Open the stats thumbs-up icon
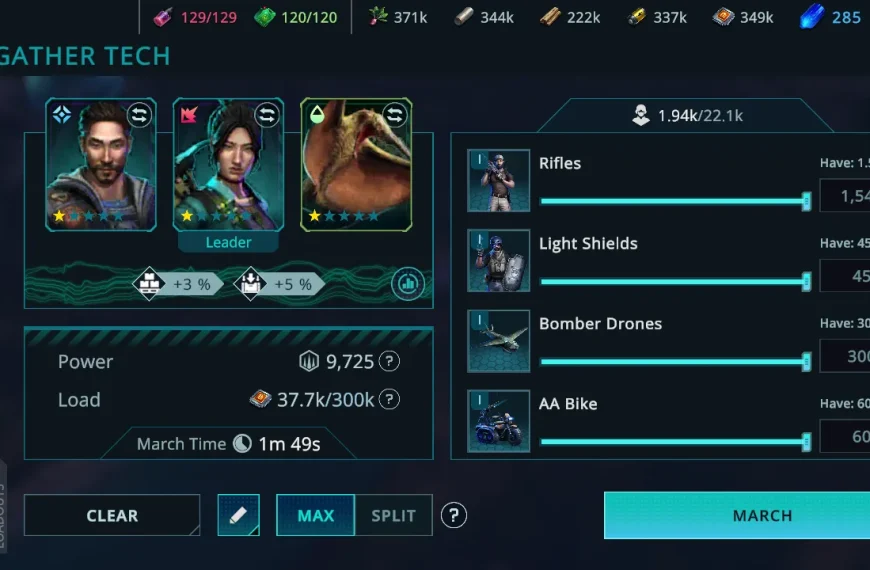This screenshot has height=570, width=870. [x=406, y=284]
